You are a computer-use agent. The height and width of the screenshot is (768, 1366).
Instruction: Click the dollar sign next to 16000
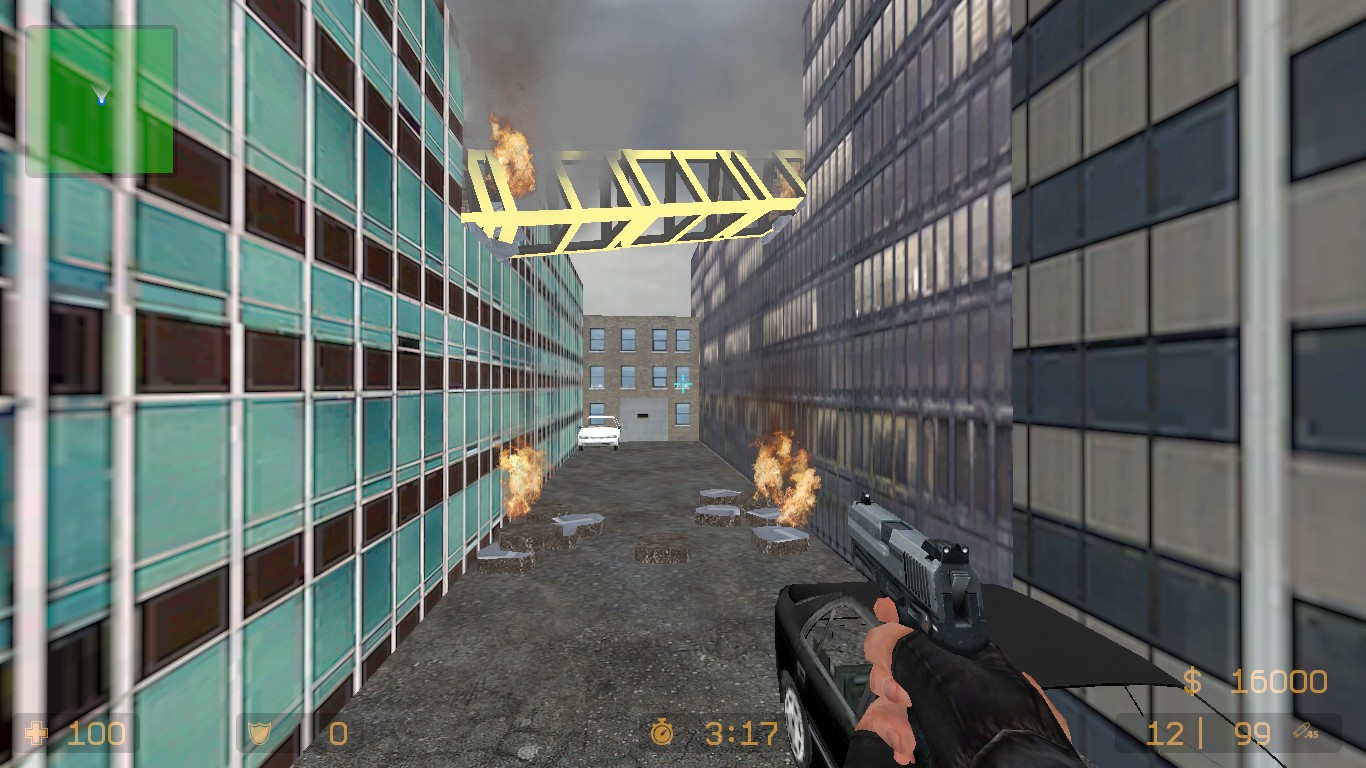click(x=1193, y=679)
